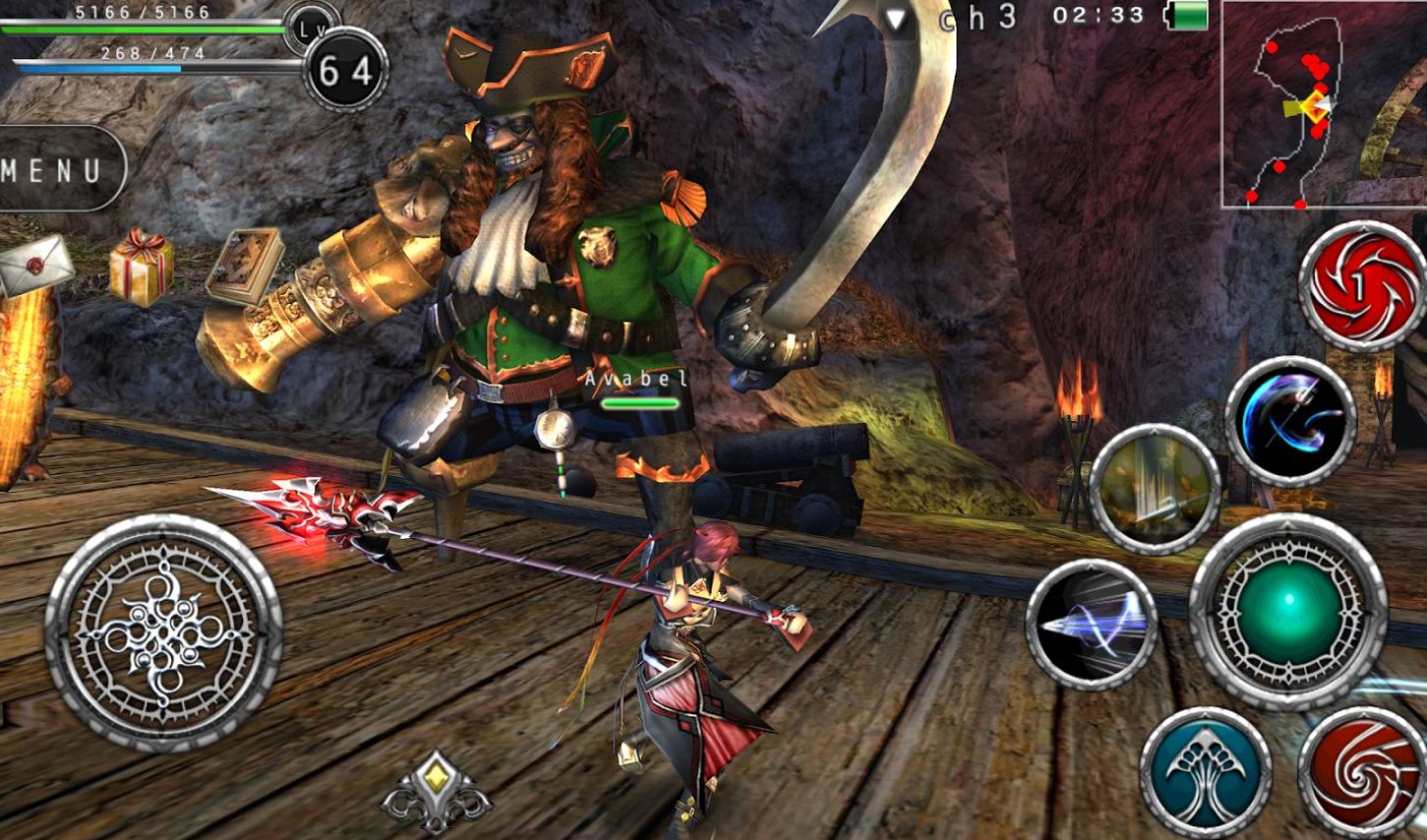Tap the virtual movement joystick
Viewport: 1427px width, 840px height.
(x=164, y=631)
